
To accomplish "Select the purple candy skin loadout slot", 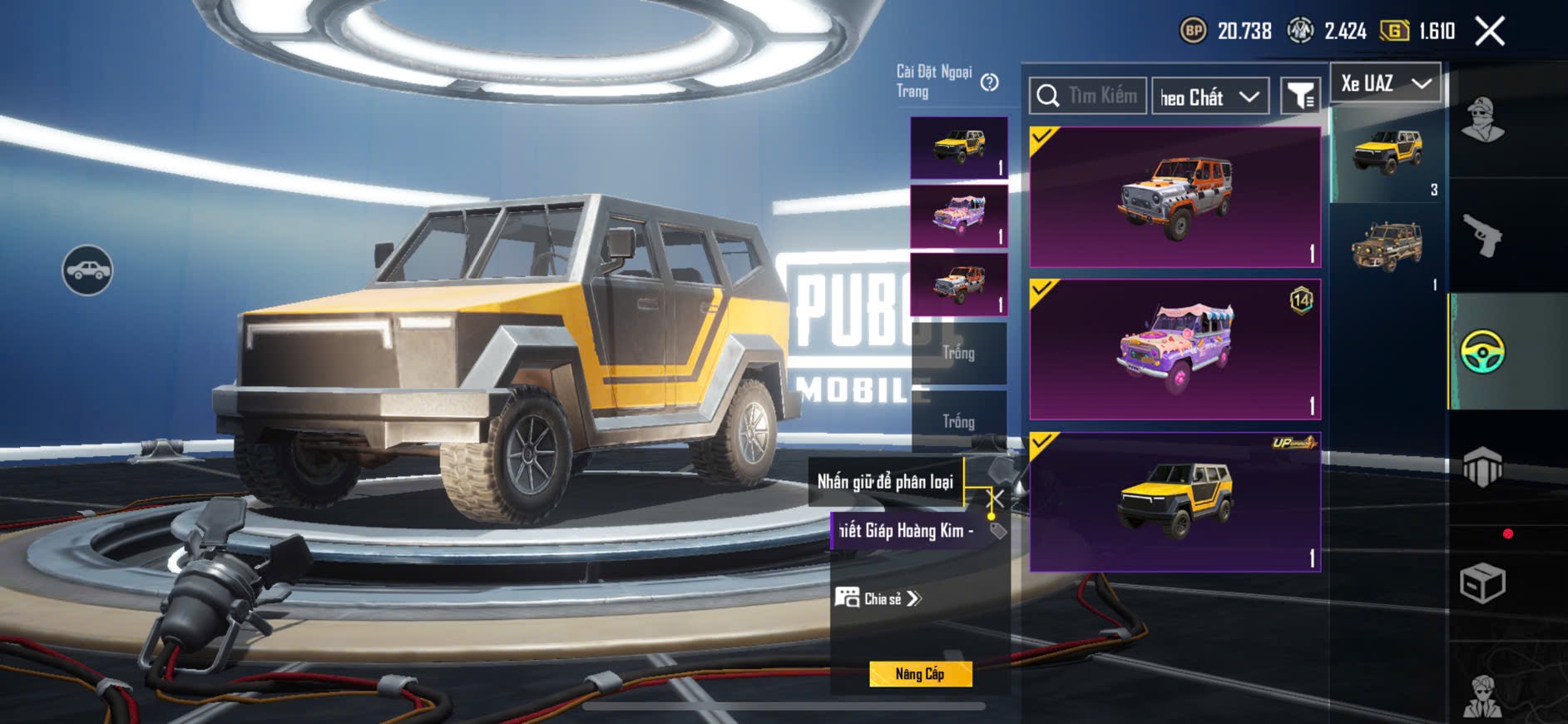I will (959, 216).
